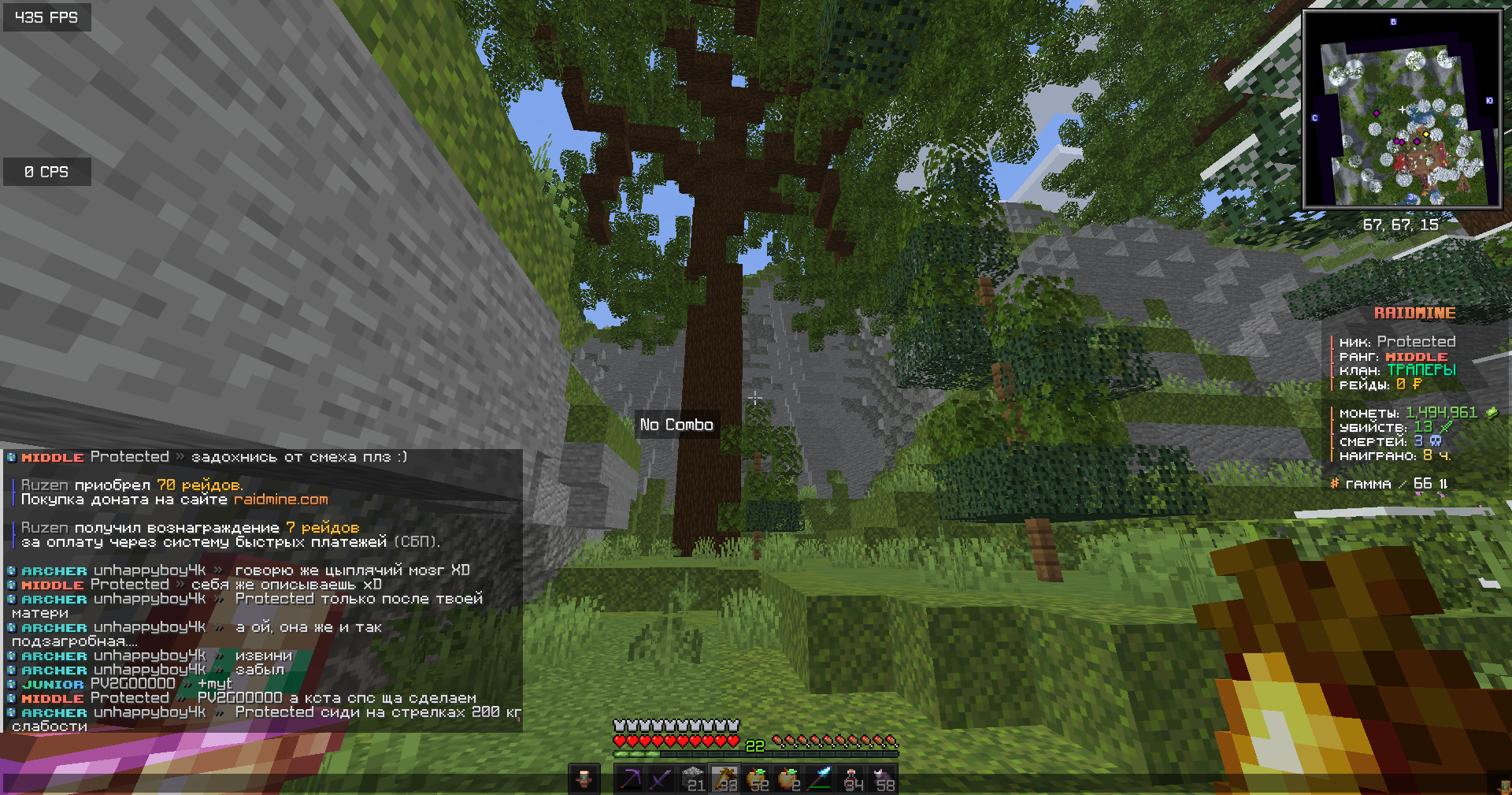Click the potion stack of 34 in hotbar
The width and height of the screenshot is (1512, 795).
pyautogui.click(x=850, y=780)
